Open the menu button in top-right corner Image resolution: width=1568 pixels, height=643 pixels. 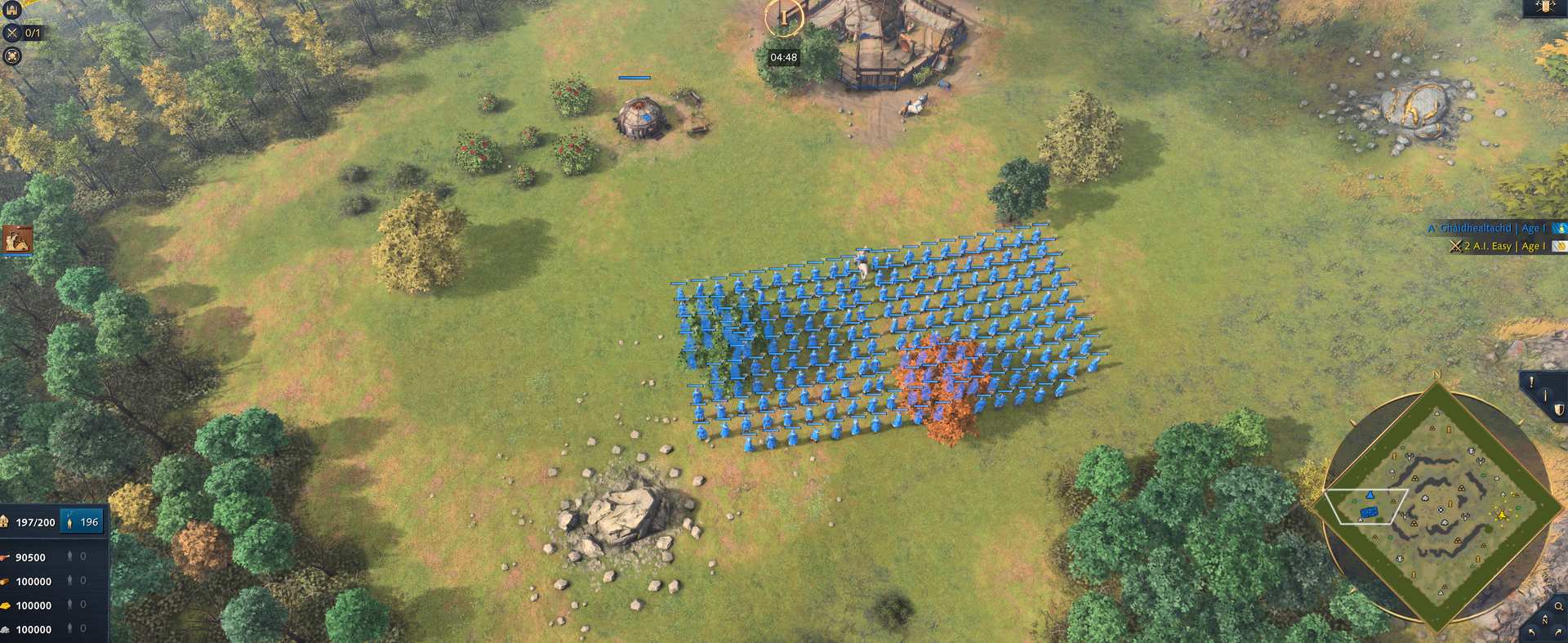[x=1545, y=7]
